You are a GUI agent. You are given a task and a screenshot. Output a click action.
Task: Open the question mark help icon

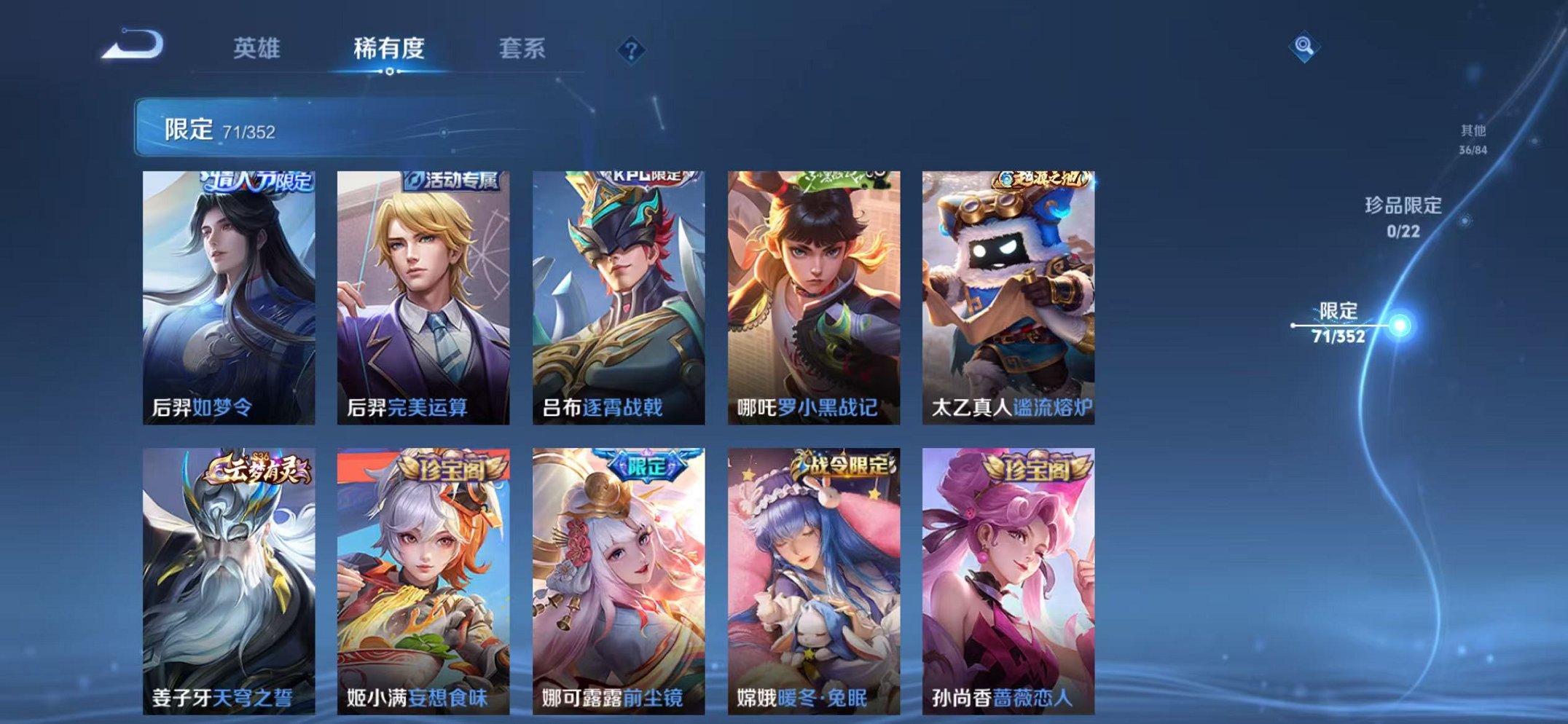point(633,50)
